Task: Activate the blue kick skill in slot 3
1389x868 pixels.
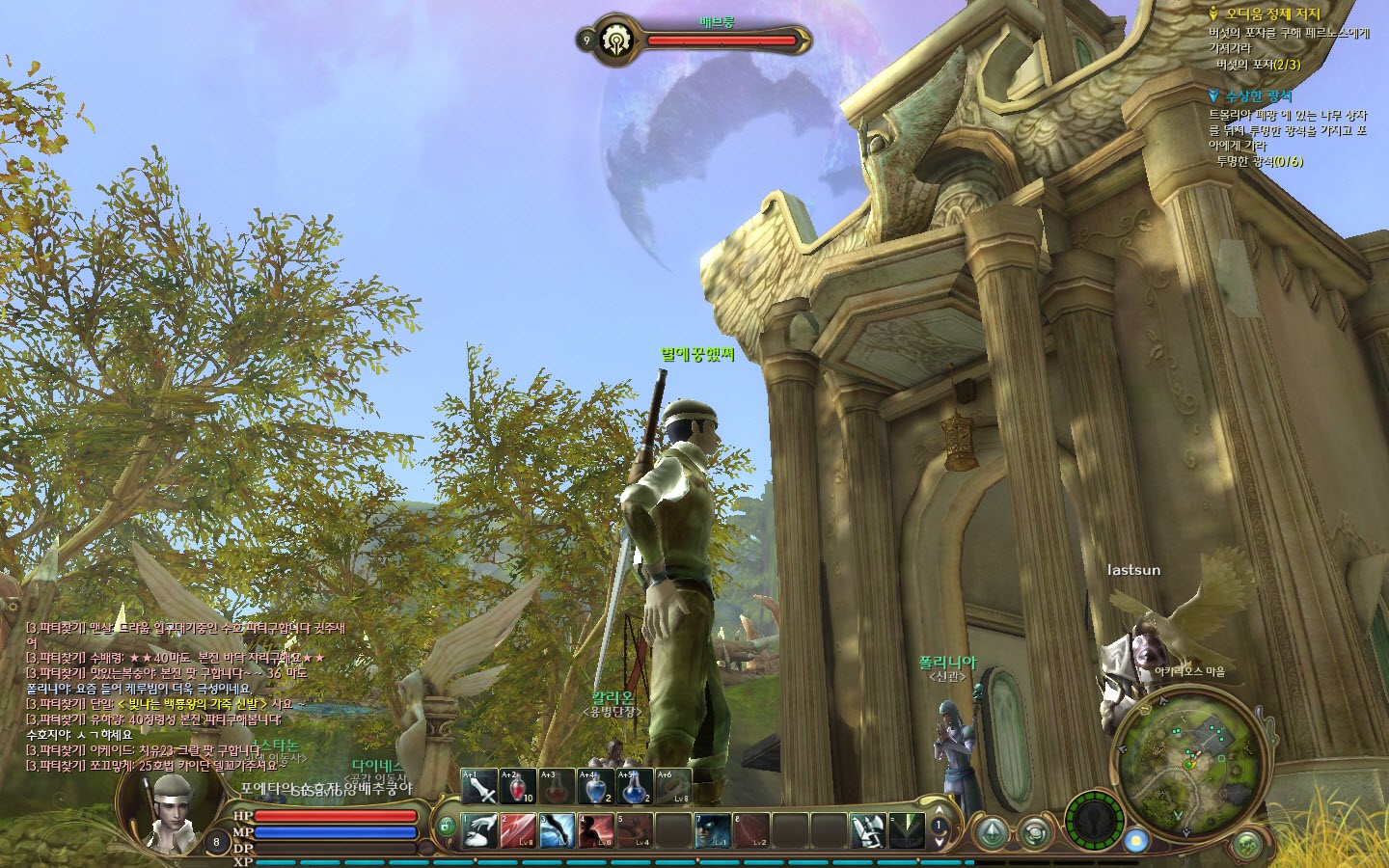Action: tap(557, 830)
